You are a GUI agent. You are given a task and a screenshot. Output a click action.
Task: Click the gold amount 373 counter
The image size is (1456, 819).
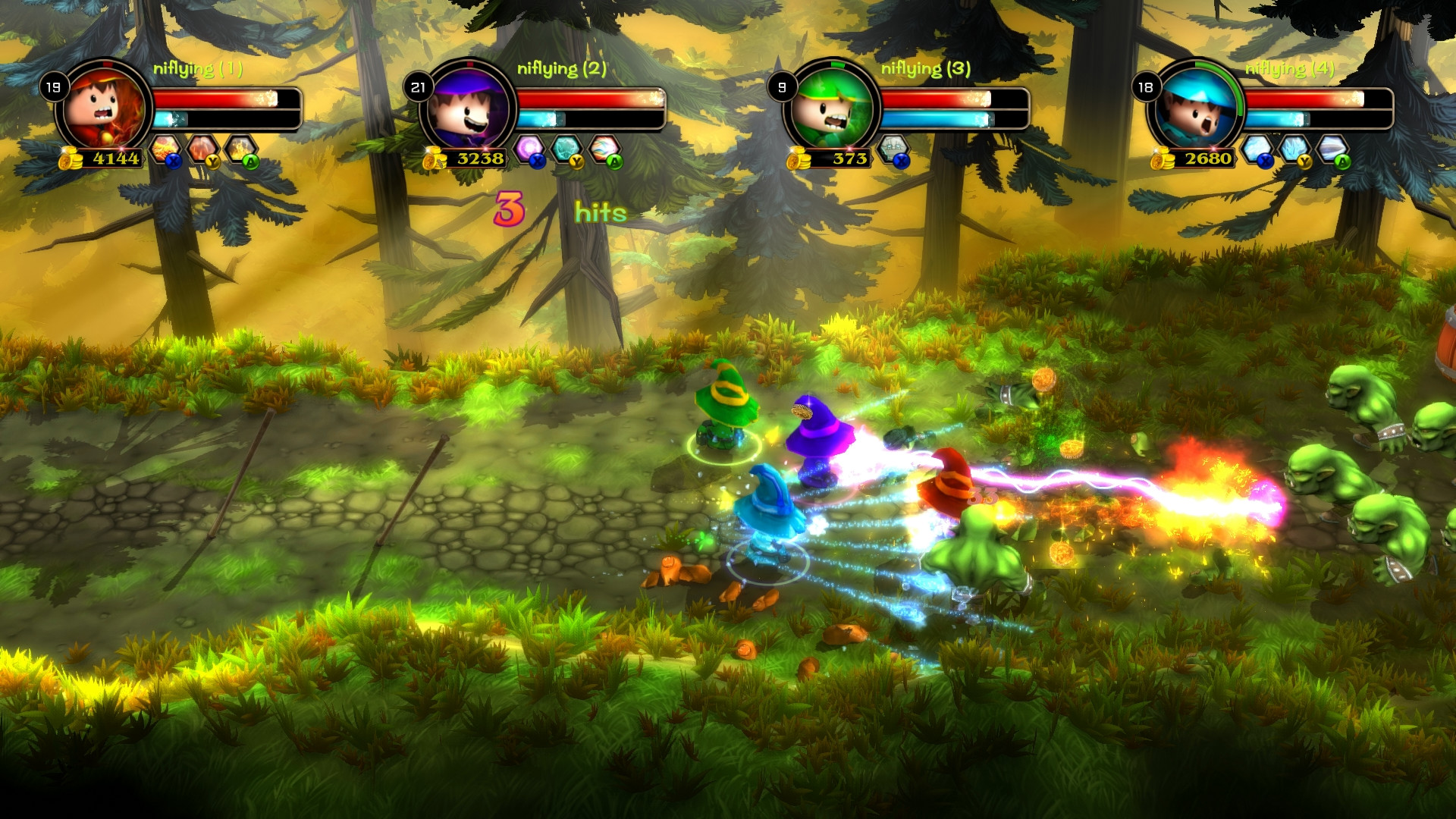849,157
